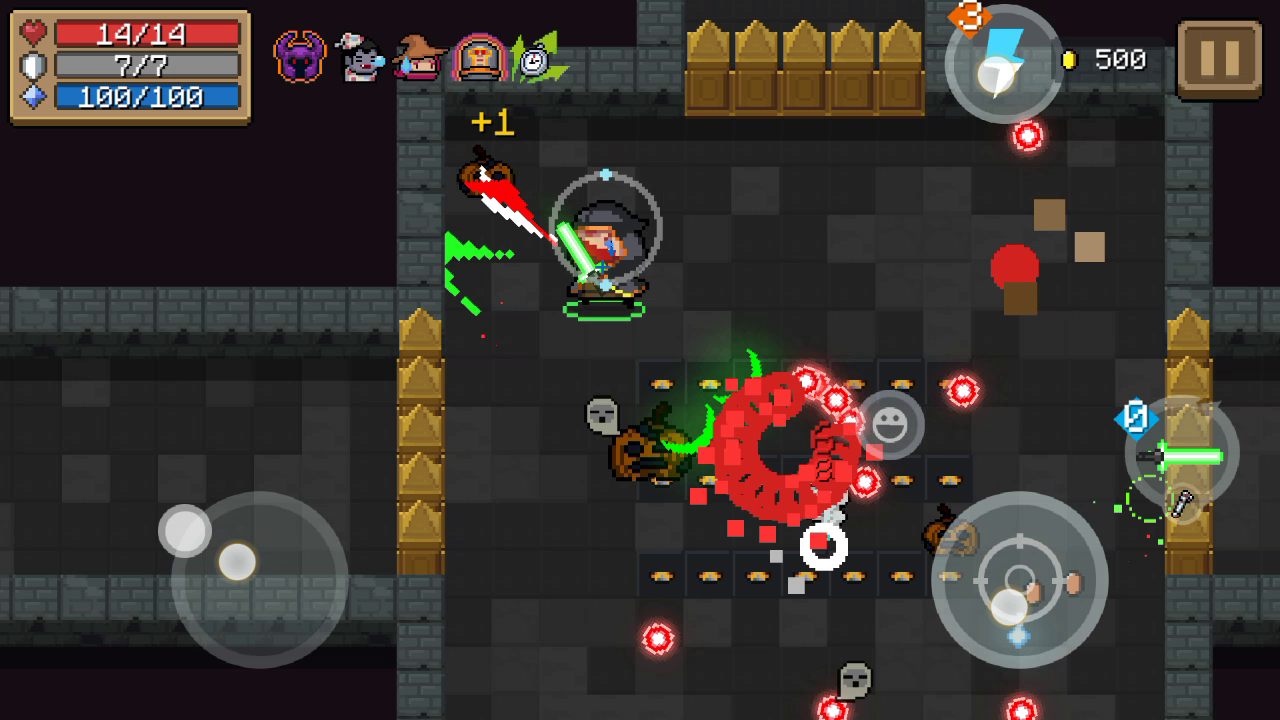Pause the game with the pause button
Image resolution: width=1280 pixels, height=720 pixels.
1219,59
